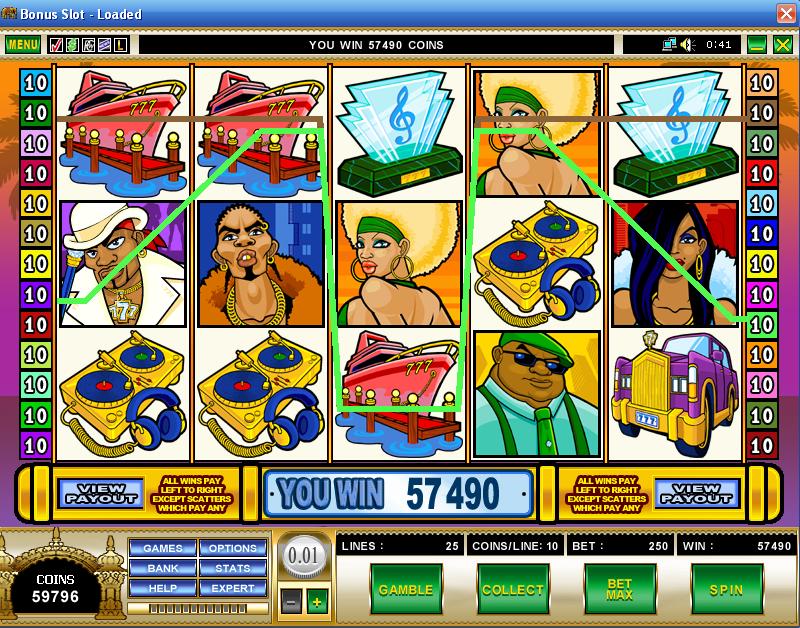Go to the BANK
800x628 pixels.
pos(162,568)
